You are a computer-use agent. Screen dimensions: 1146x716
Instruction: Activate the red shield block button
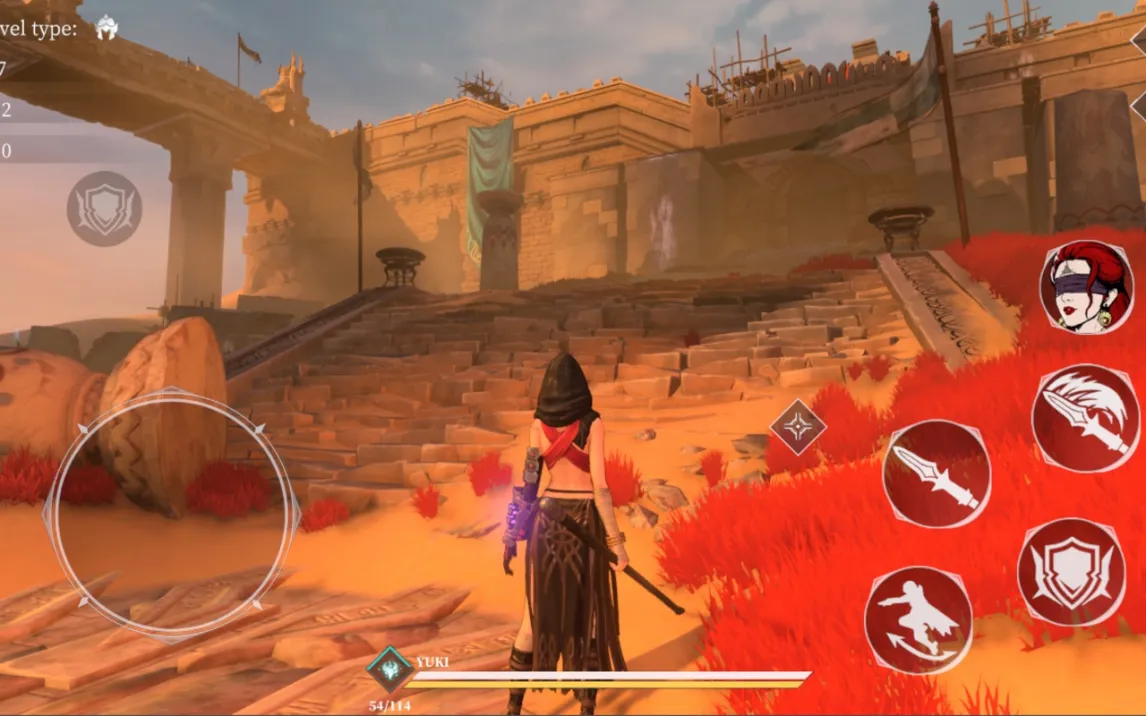1071,572
